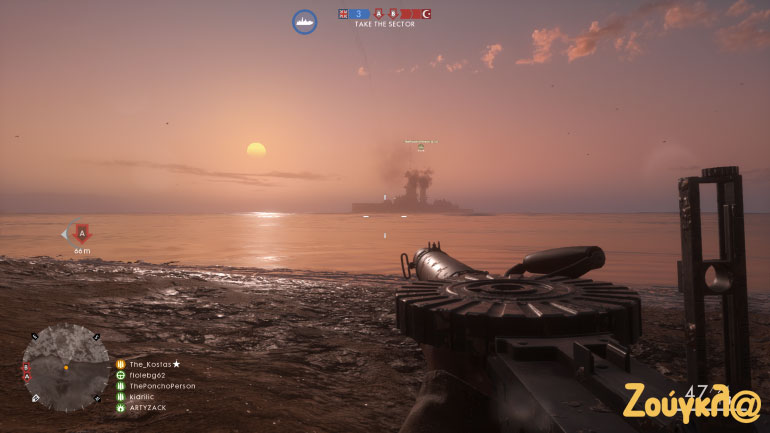Select squad member The_Kostas
Viewport: 770px width, 433px height.
(x=154, y=364)
